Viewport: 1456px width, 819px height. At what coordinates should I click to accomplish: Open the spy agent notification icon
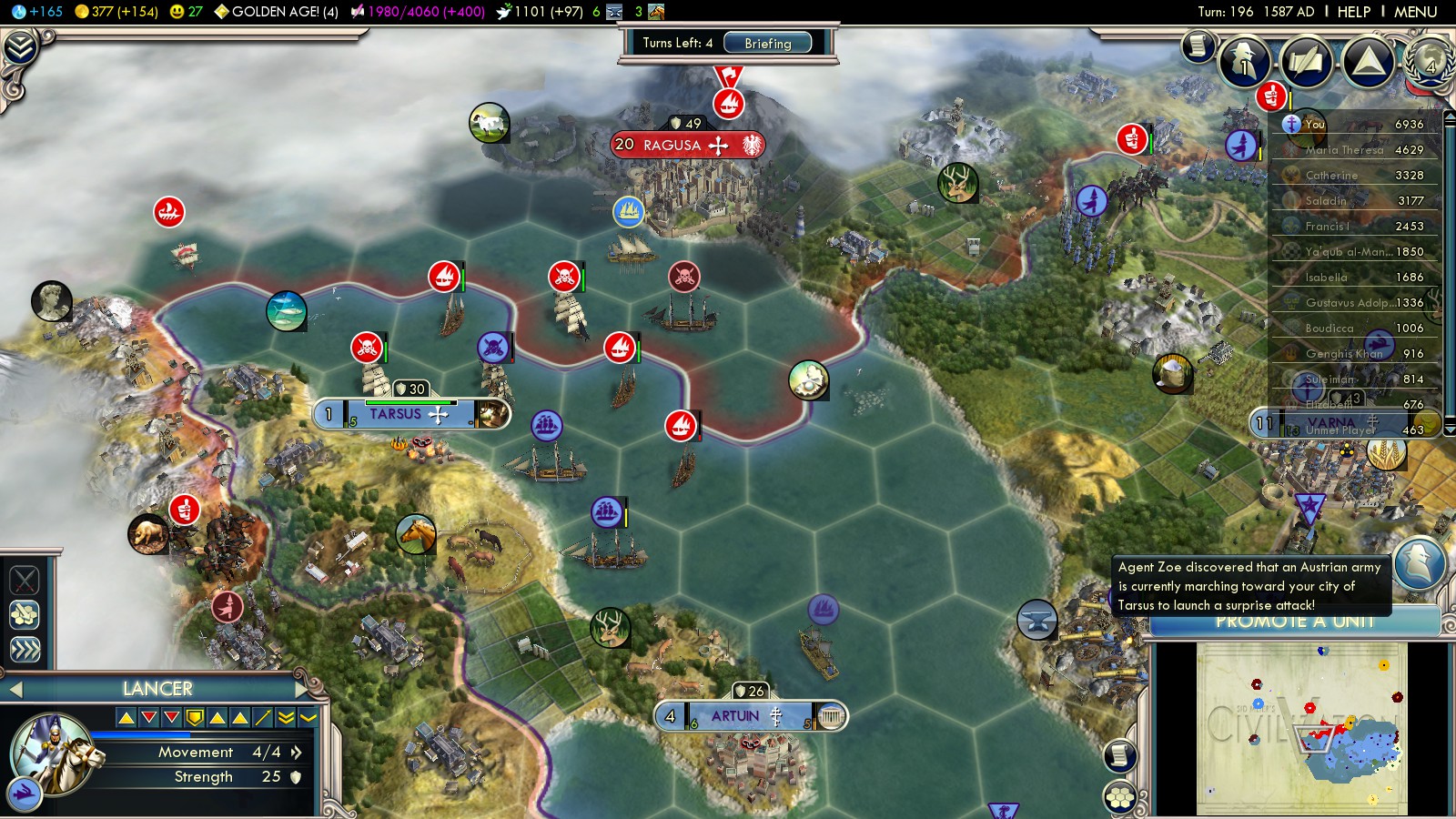(x=1419, y=561)
